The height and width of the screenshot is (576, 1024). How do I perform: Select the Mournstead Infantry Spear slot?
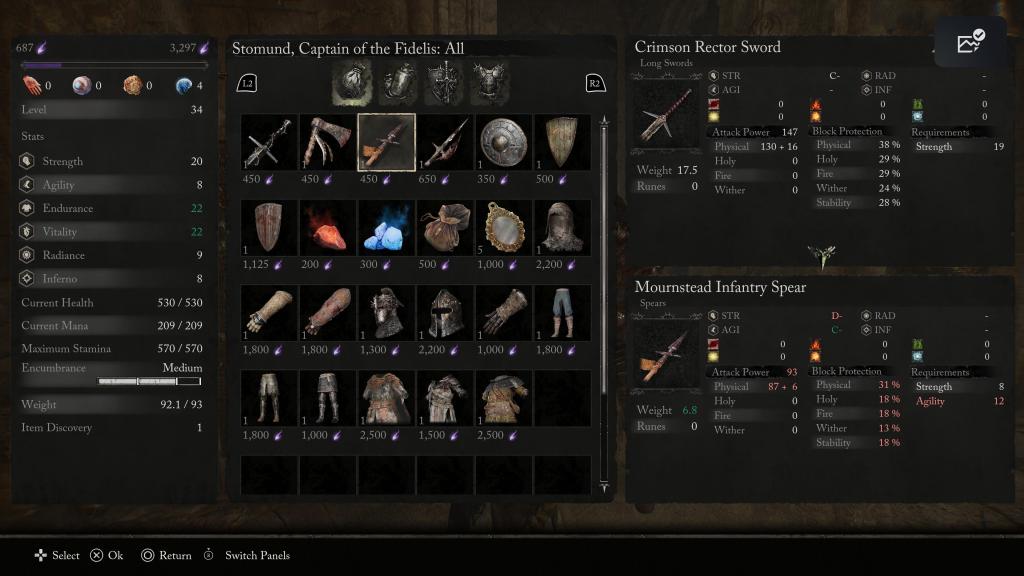tap(387, 142)
